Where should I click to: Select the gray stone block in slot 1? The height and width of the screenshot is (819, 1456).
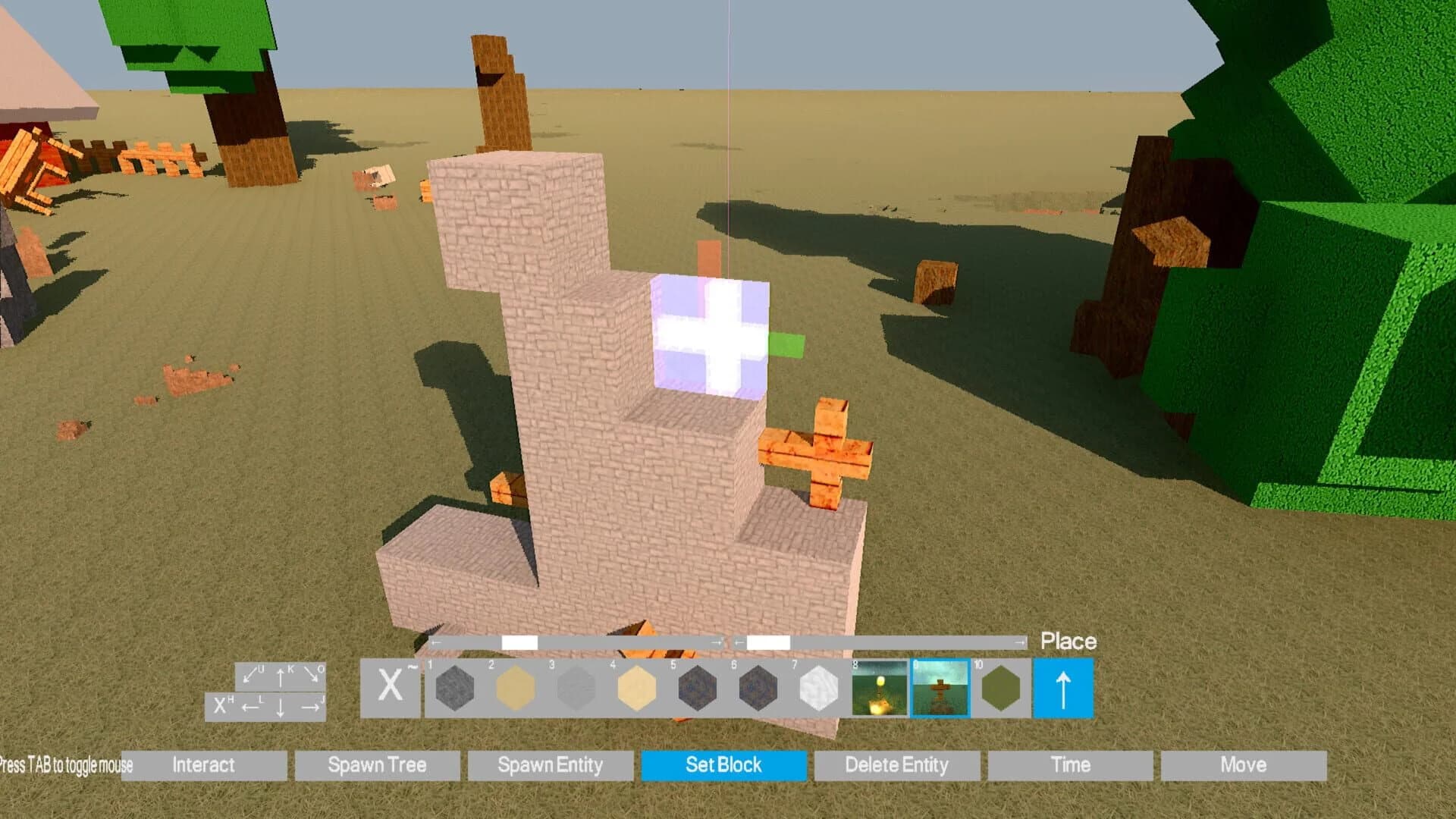(453, 689)
